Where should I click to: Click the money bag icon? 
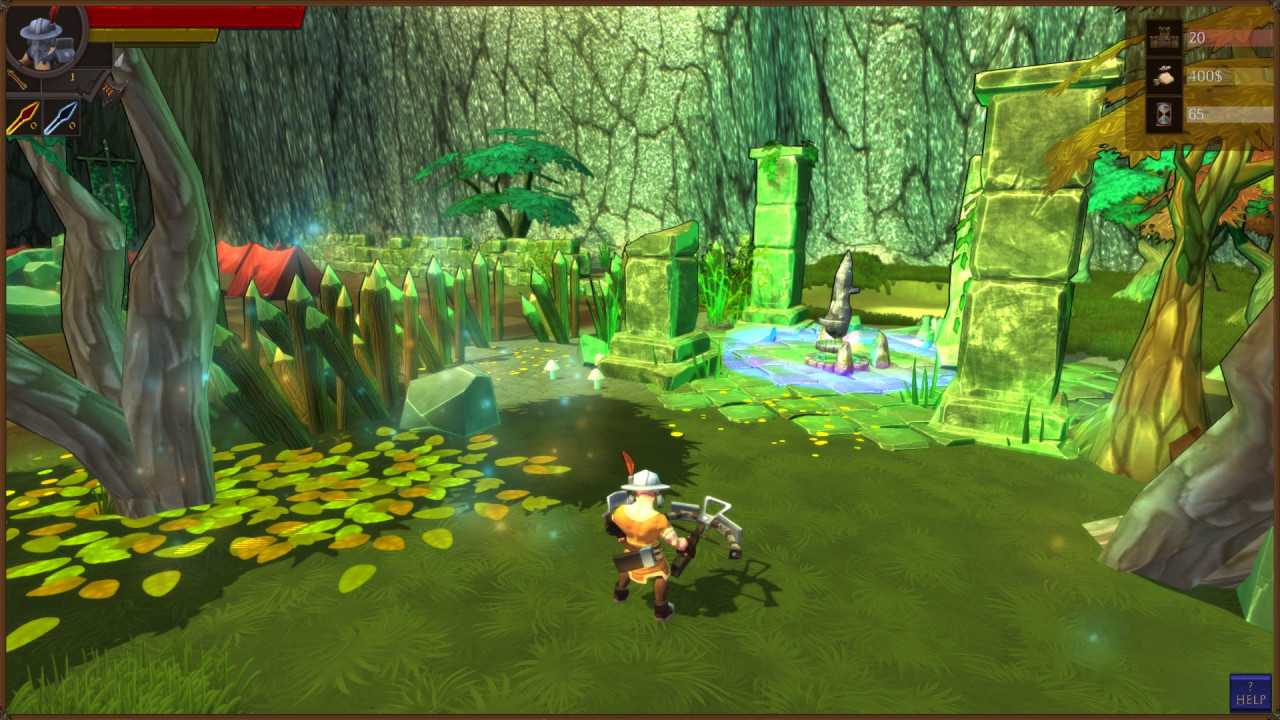click(x=1164, y=76)
